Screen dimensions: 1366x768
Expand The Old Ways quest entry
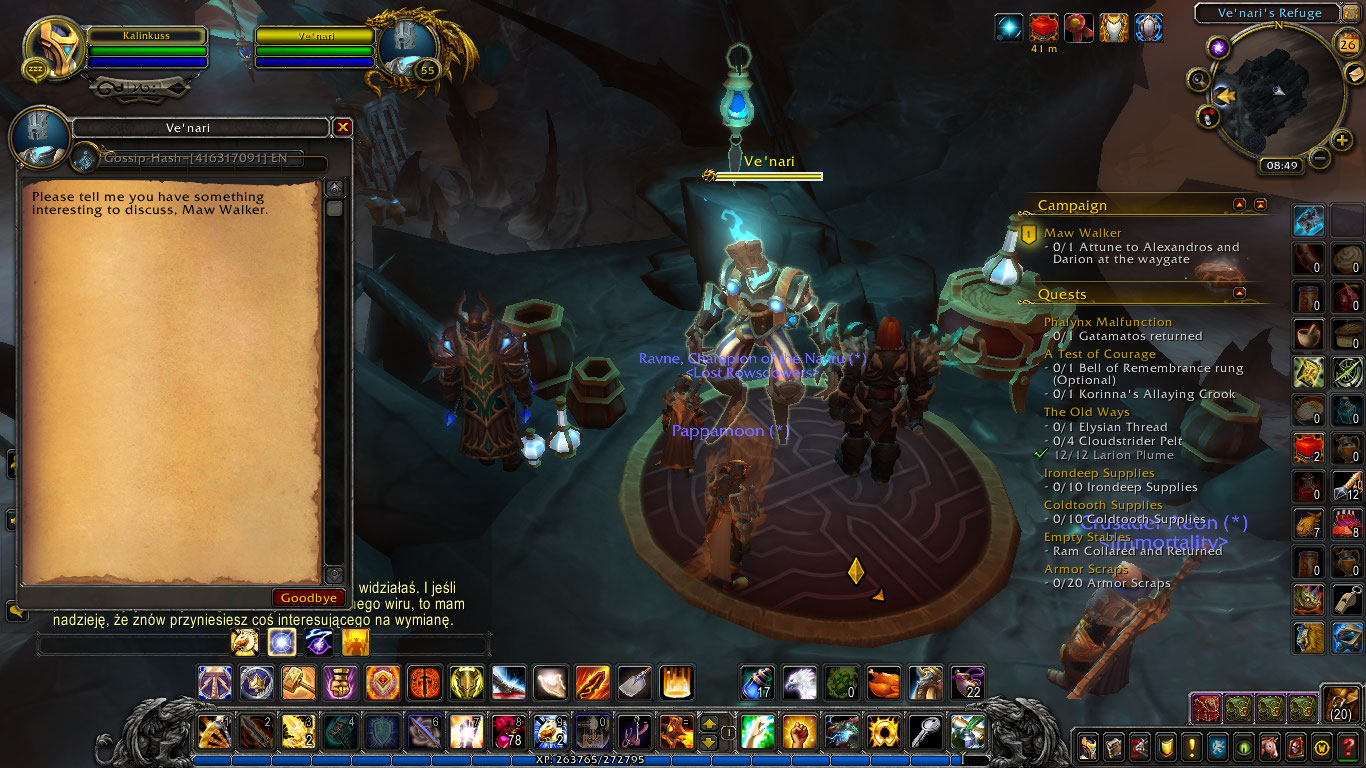1087,411
